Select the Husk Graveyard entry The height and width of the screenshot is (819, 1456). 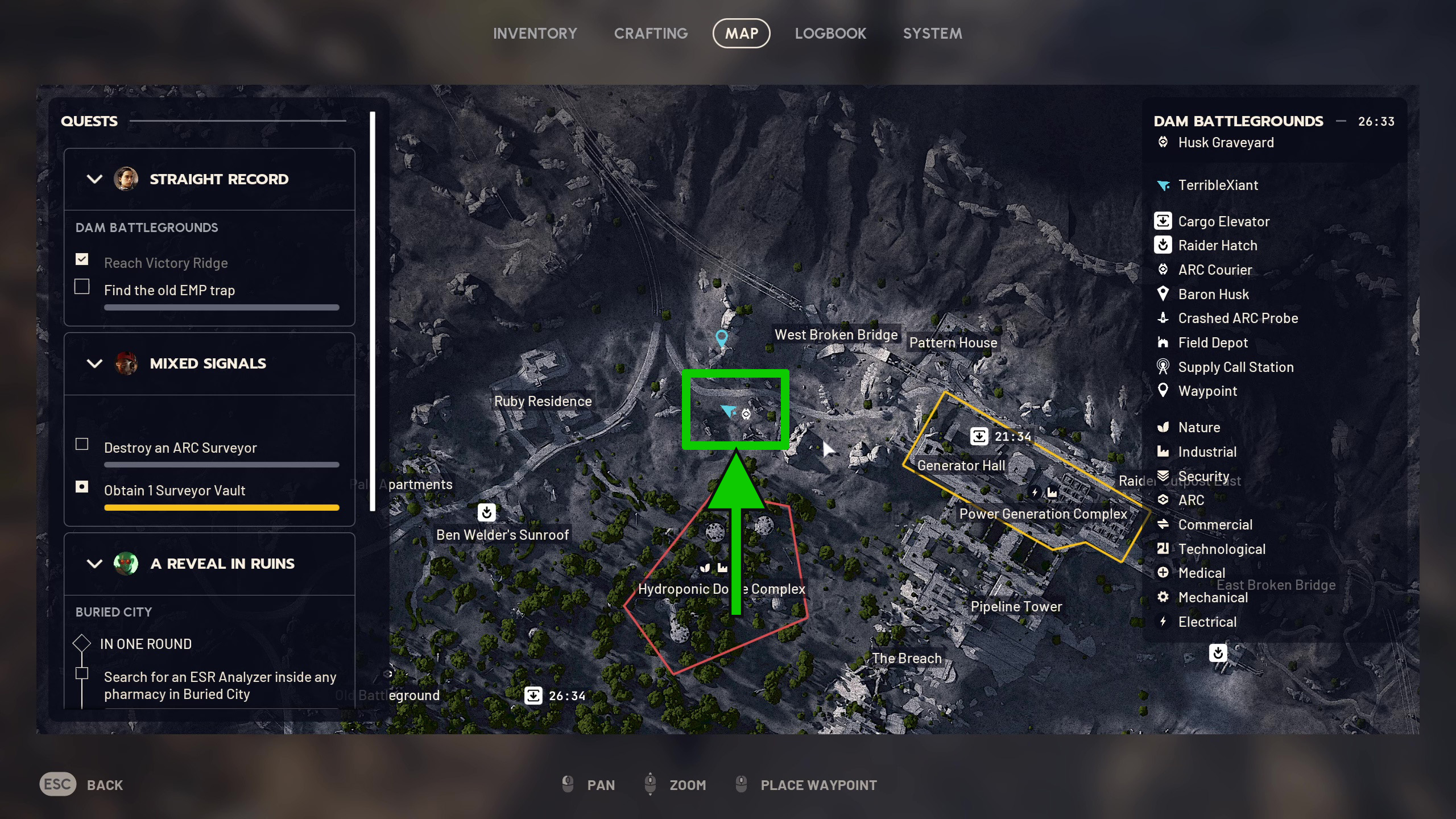click(1226, 143)
